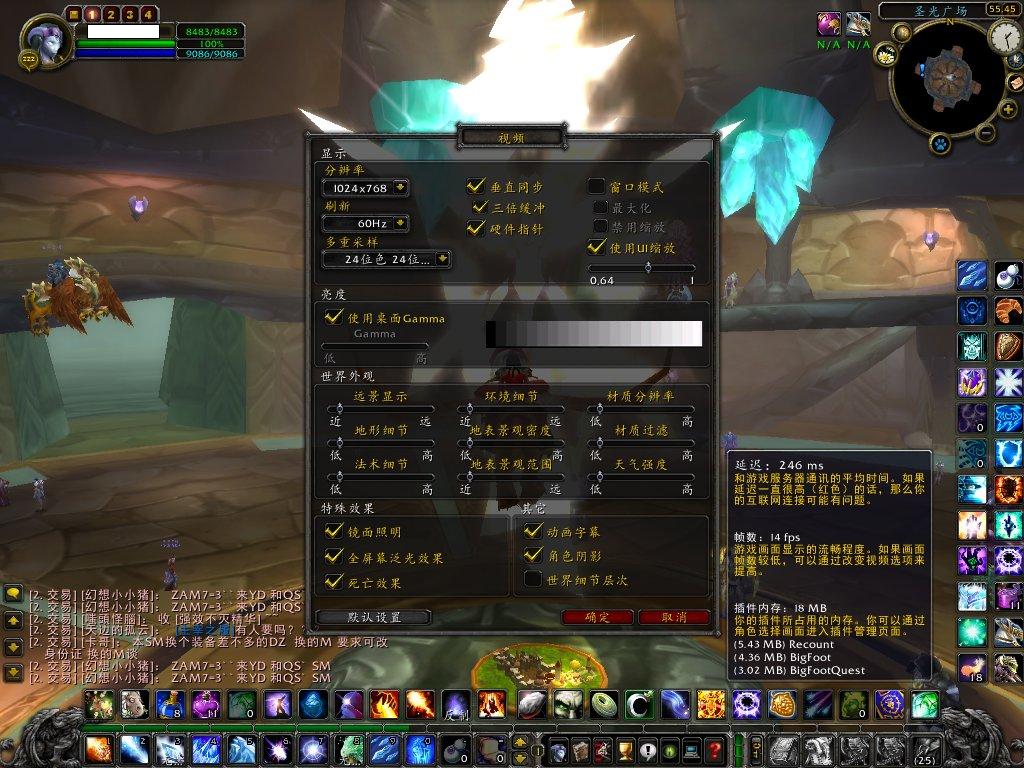Image resolution: width=1024 pixels, height=768 pixels.
Task: Enable the 世界细节层次 checkbox
Action: (533, 579)
